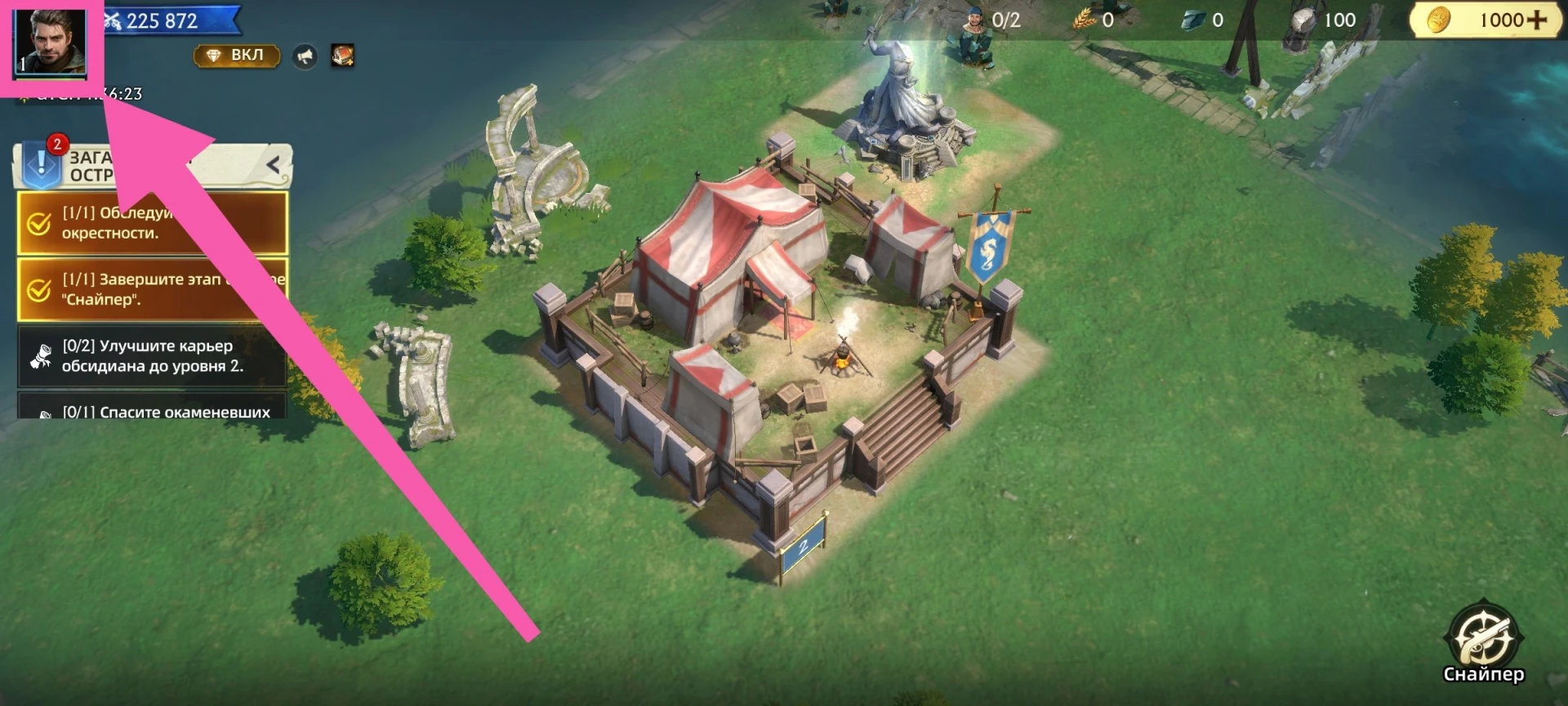Open the quest shield icon with badge

coord(41,163)
